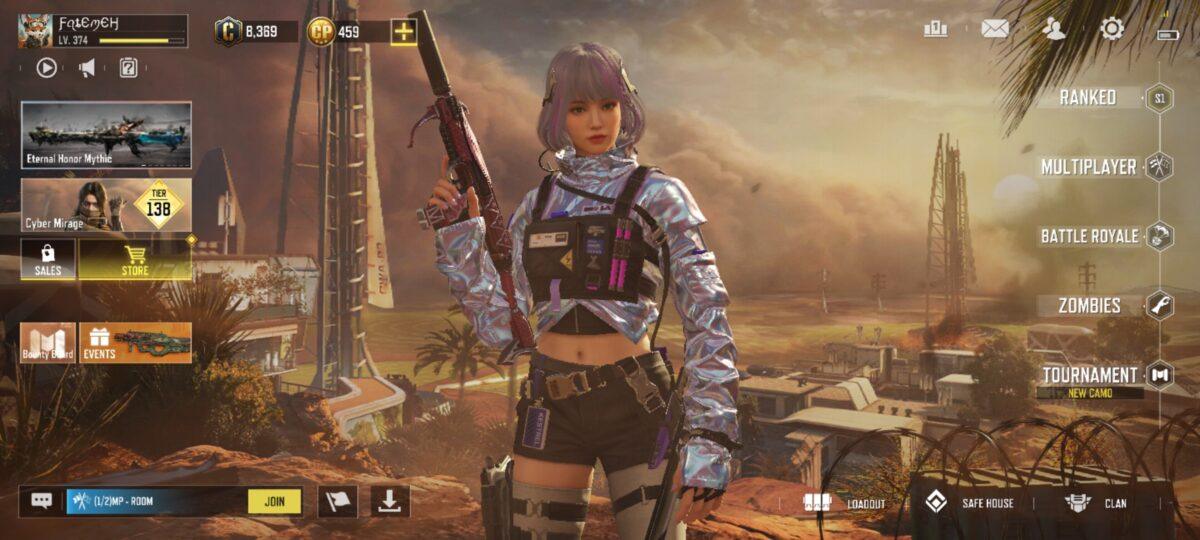Open the mail envelope inbox

click(x=994, y=29)
